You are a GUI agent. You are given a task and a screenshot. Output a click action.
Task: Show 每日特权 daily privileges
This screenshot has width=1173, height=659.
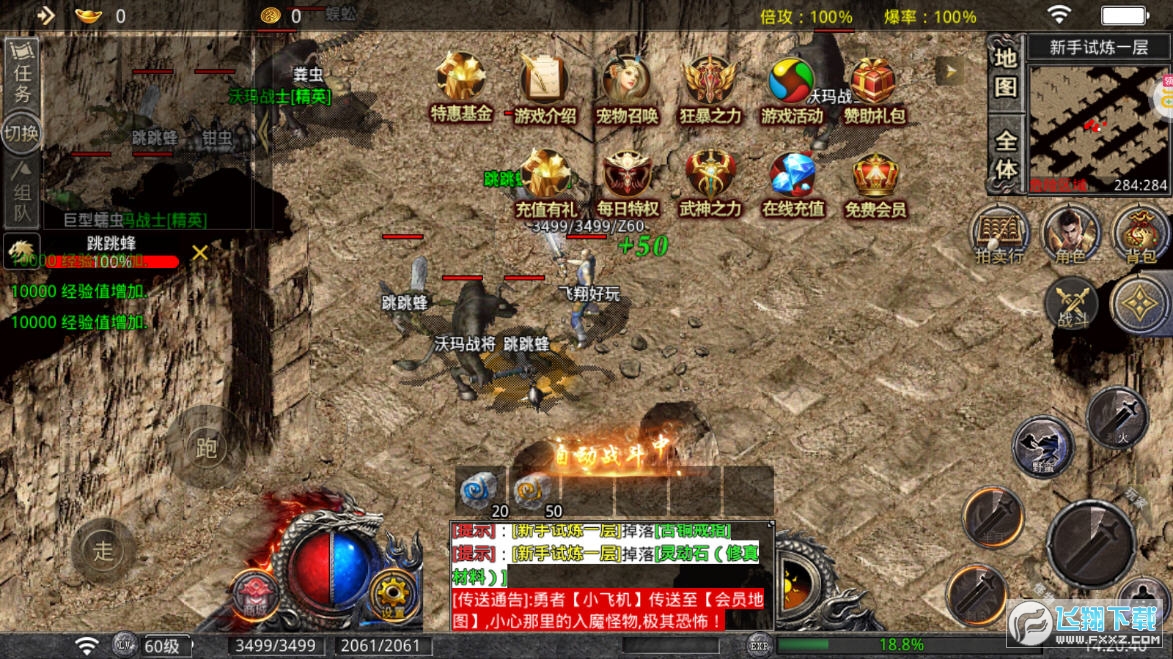[628, 177]
